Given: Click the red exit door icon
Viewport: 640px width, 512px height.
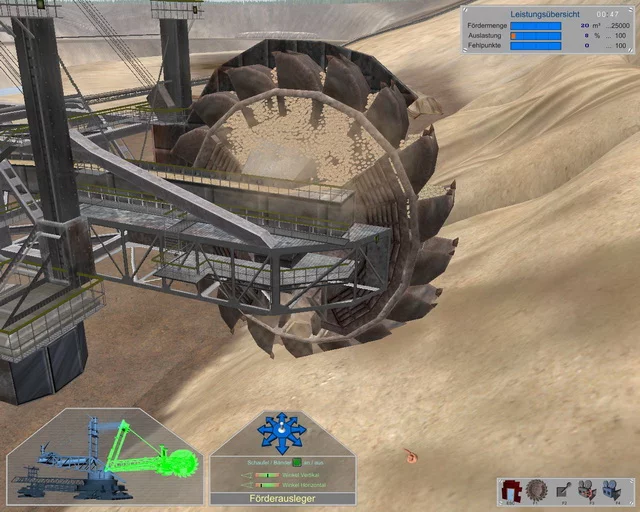Looking at the screenshot, I should (x=512, y=490).
